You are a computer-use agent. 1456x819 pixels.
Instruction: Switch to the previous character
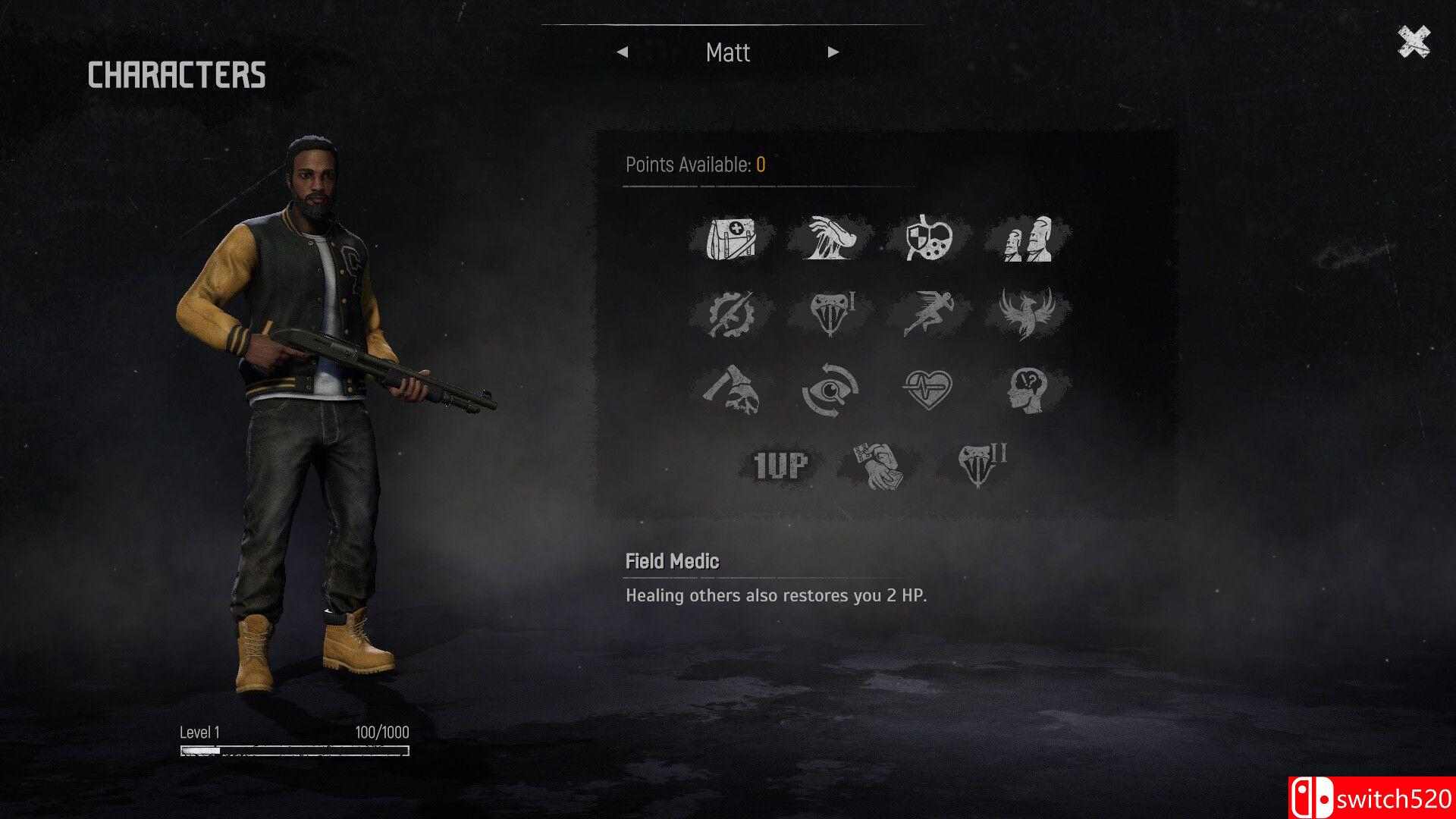click(x=623, y=52)
